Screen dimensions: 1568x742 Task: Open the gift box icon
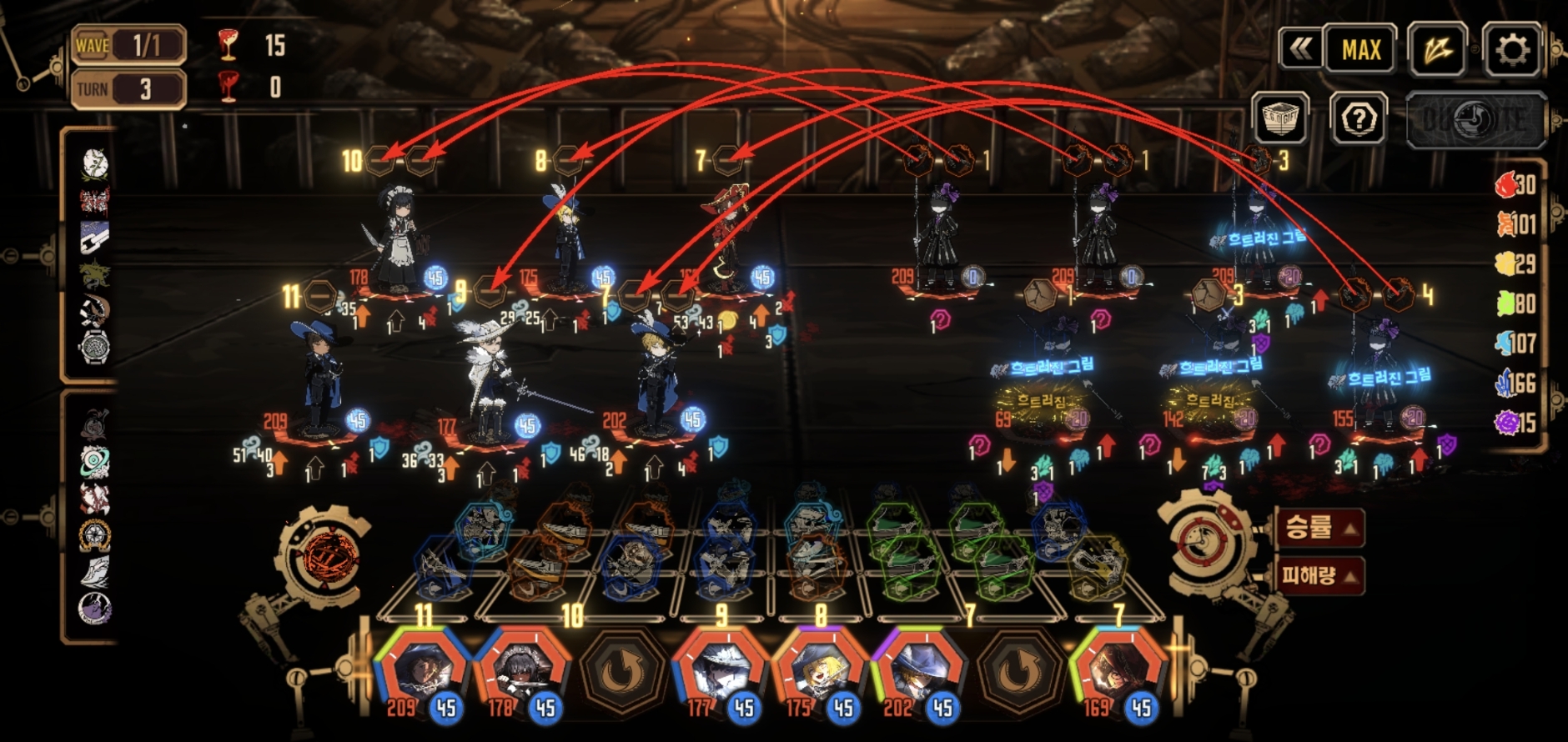pyautogui.click(x=1280, y=120)
